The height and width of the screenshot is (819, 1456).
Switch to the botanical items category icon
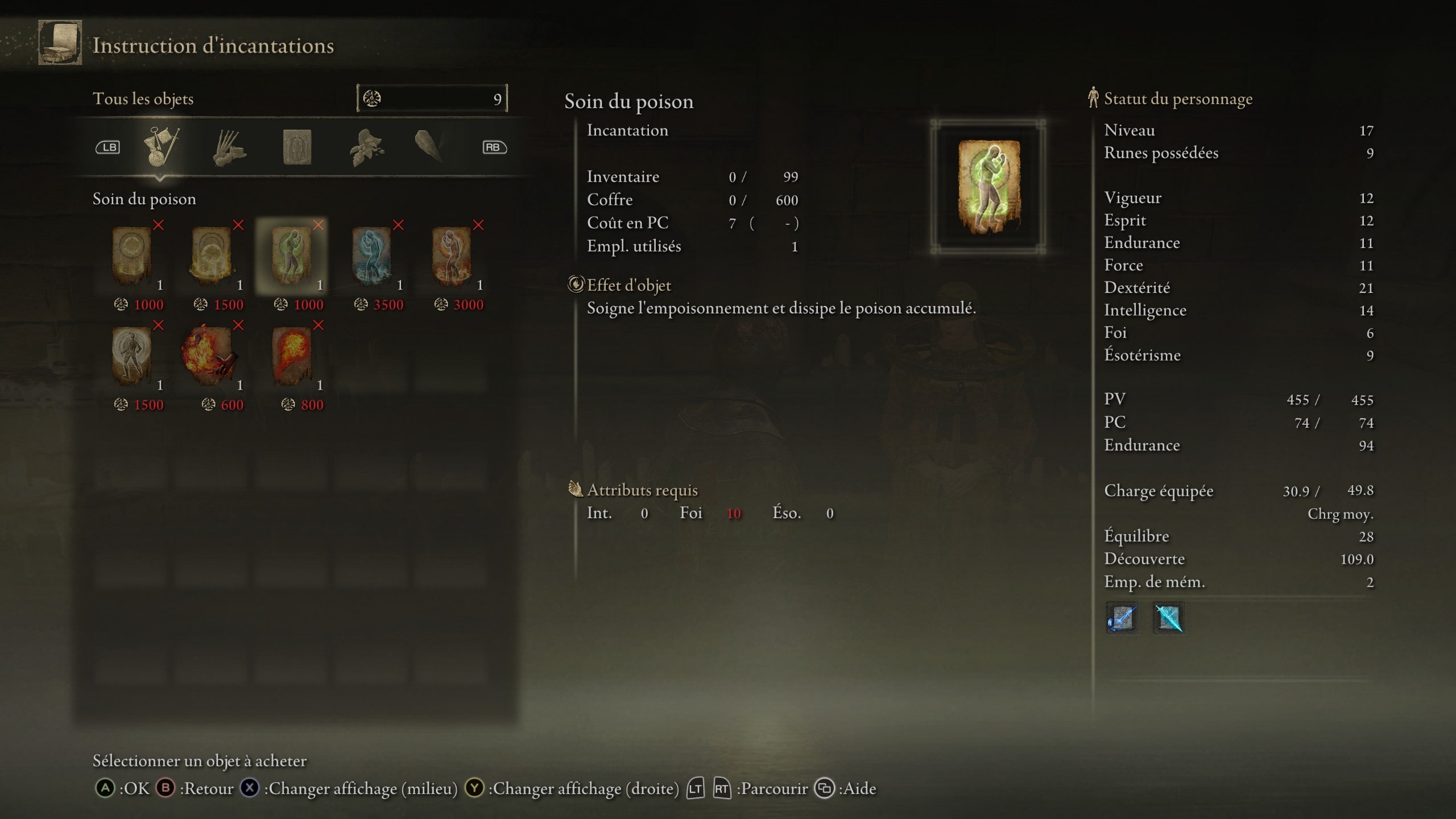click(367, 147)
